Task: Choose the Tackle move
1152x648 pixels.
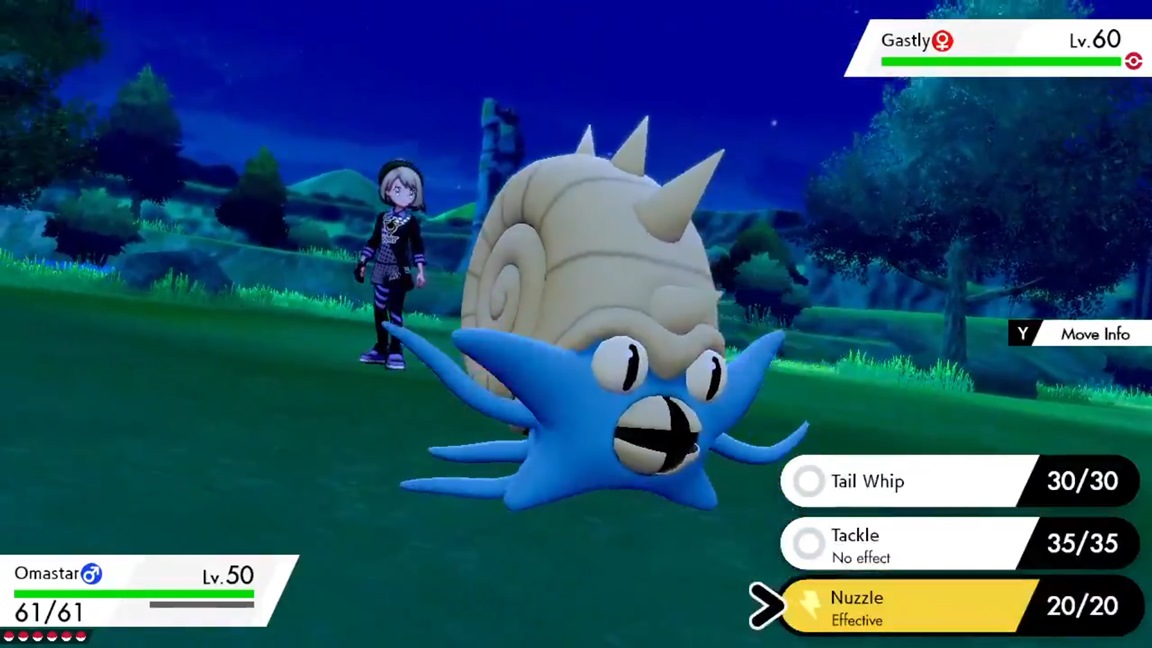Action: pyautogui.click(x=905, y=544)
